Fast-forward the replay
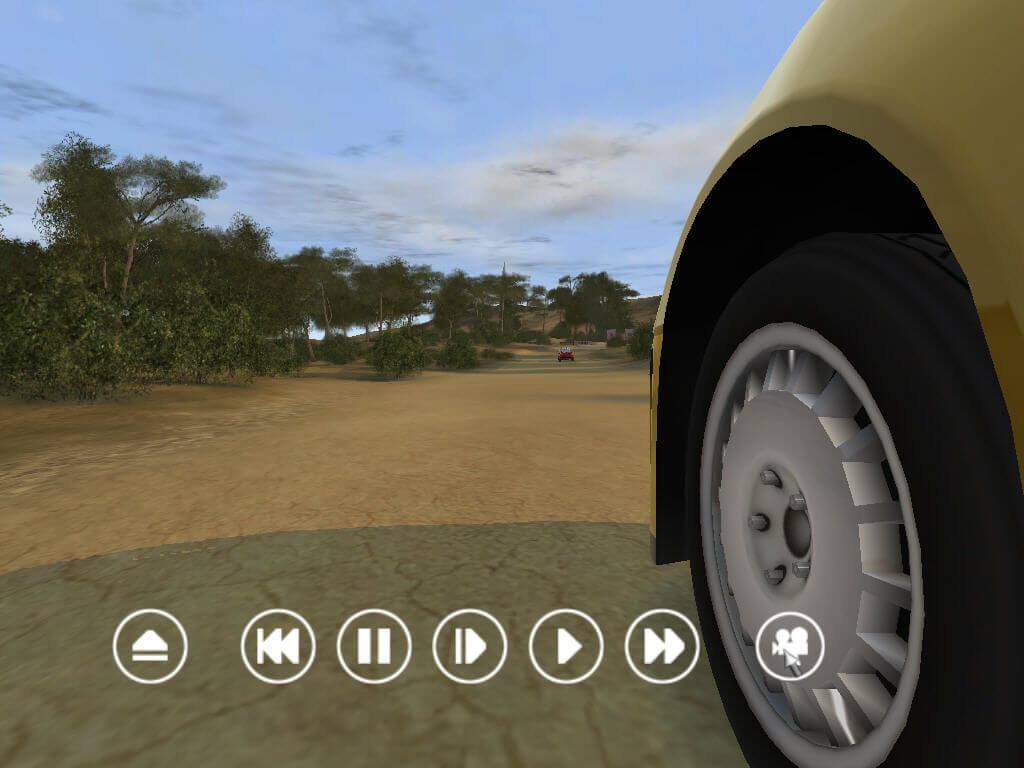1024x768 pixels. point(662,646)
